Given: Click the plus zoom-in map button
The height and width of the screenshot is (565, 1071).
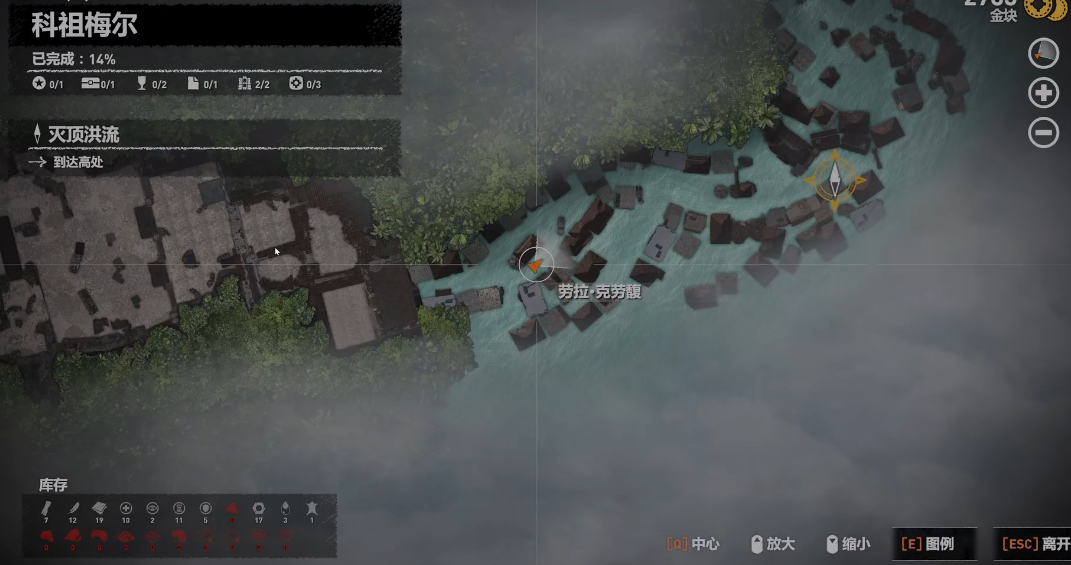Looking at the screenshot, I should point(1043,93).
